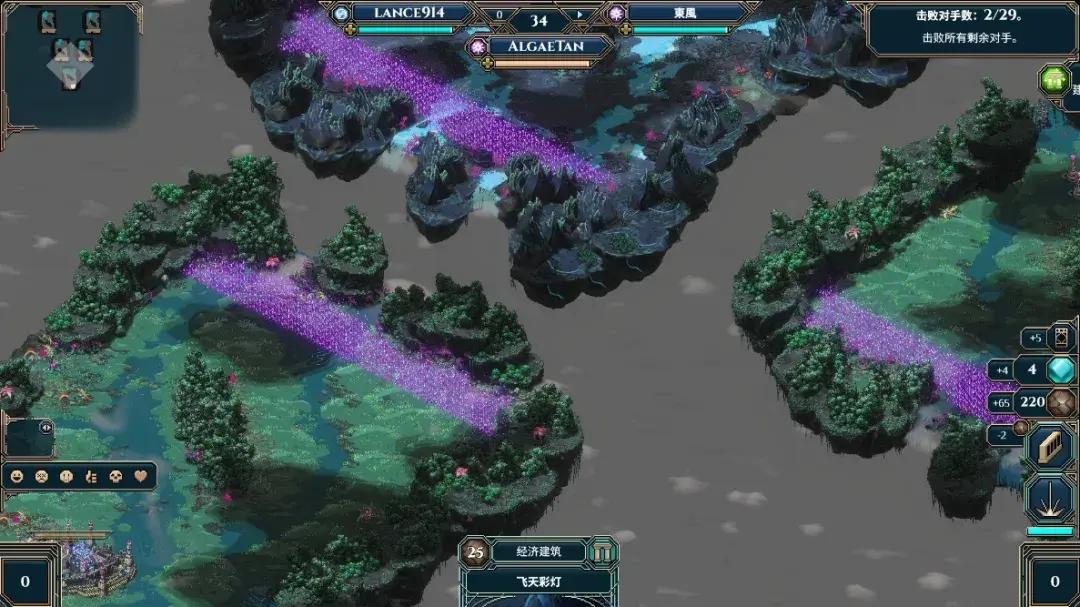Send the heart emote

(x=142, y=476)
